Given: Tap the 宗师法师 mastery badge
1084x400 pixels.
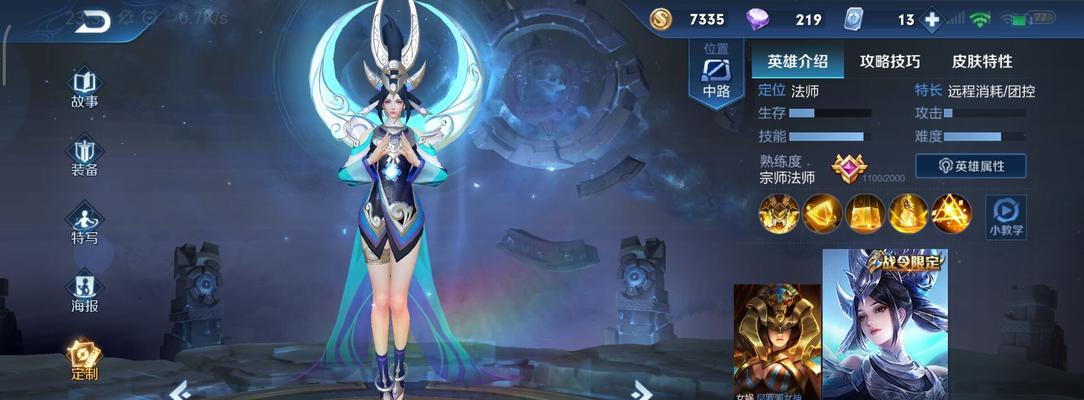Looking at the screenshot, I should tap(850, 168).
